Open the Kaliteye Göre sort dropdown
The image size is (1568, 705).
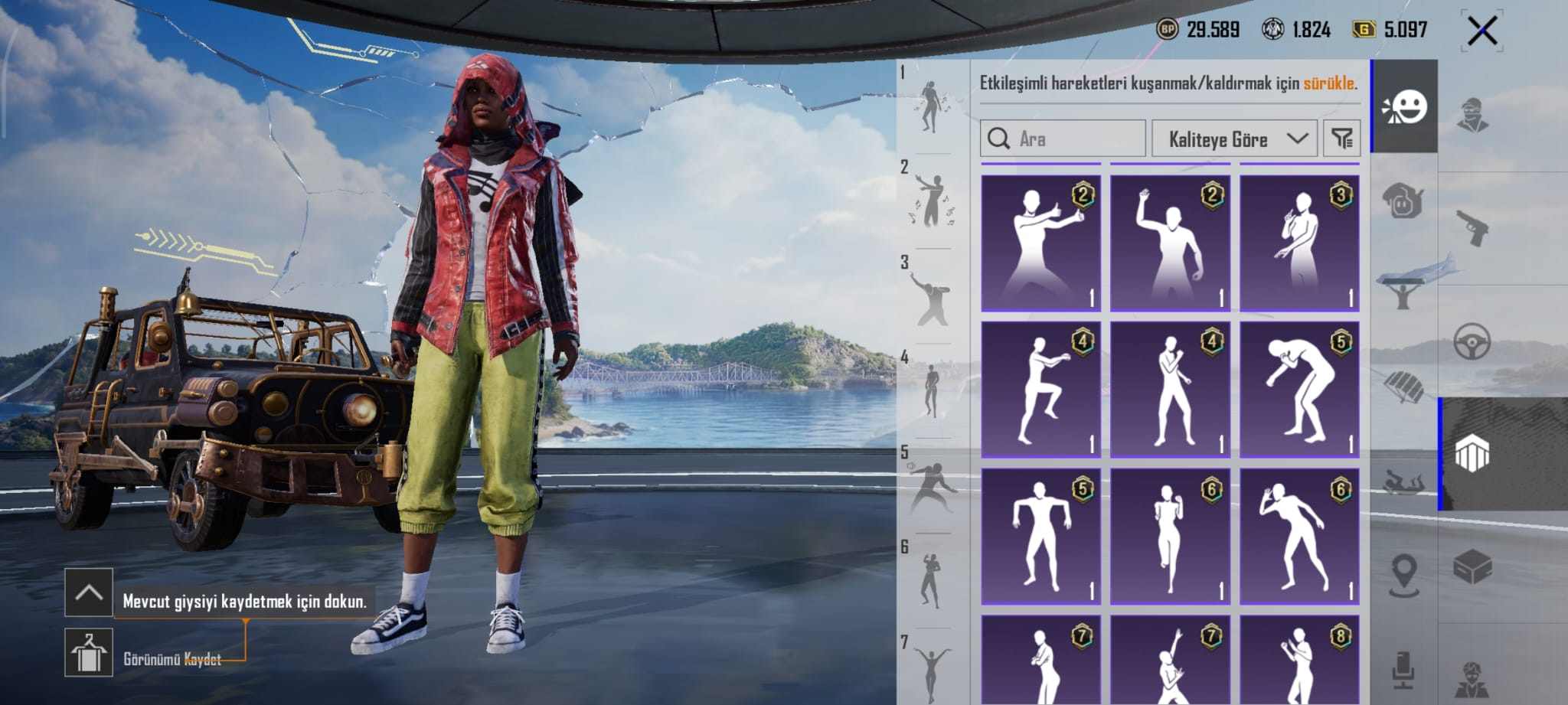(1234, 139)
